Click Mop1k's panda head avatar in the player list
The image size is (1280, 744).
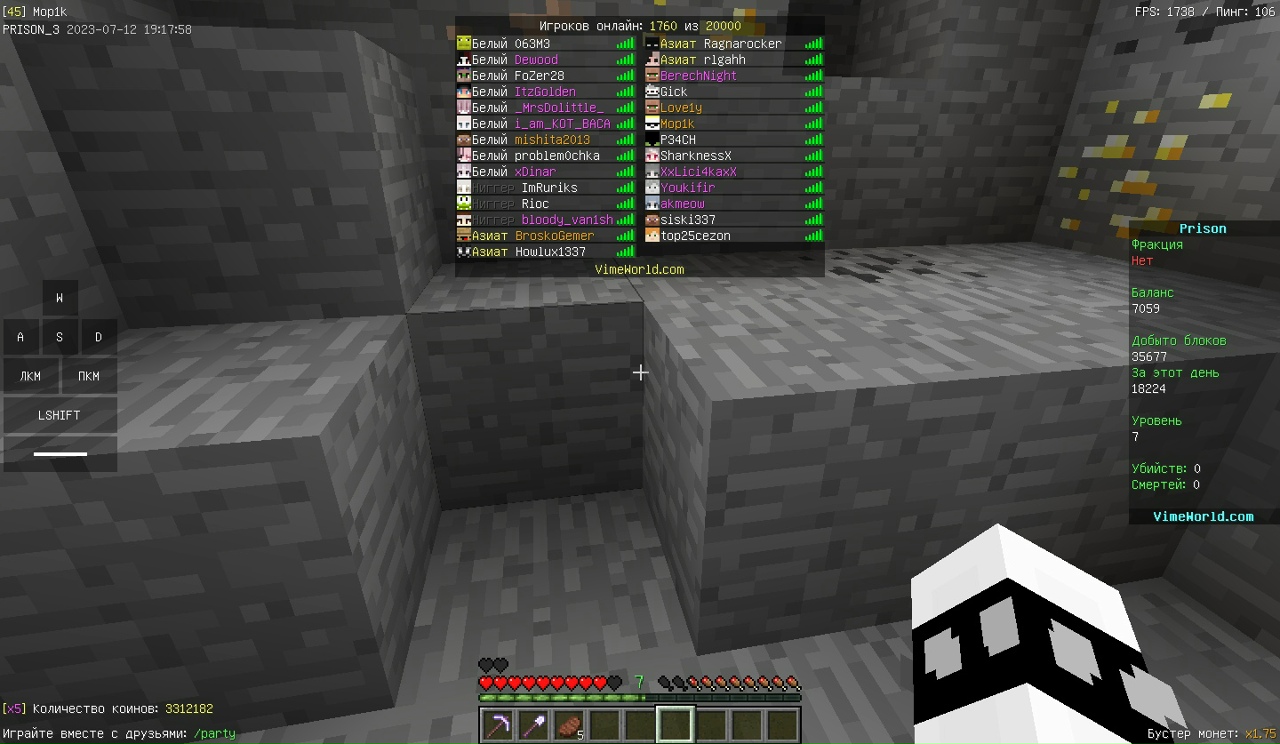coord(653,123)
